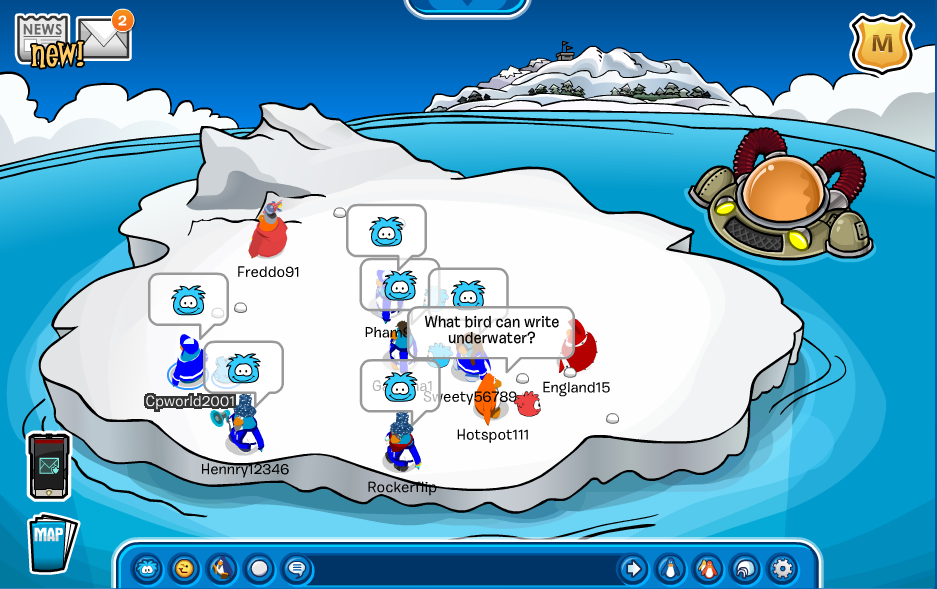Expand the blue tab at top center
Viewport: 937px width, 589px height.
coord(467,6)
